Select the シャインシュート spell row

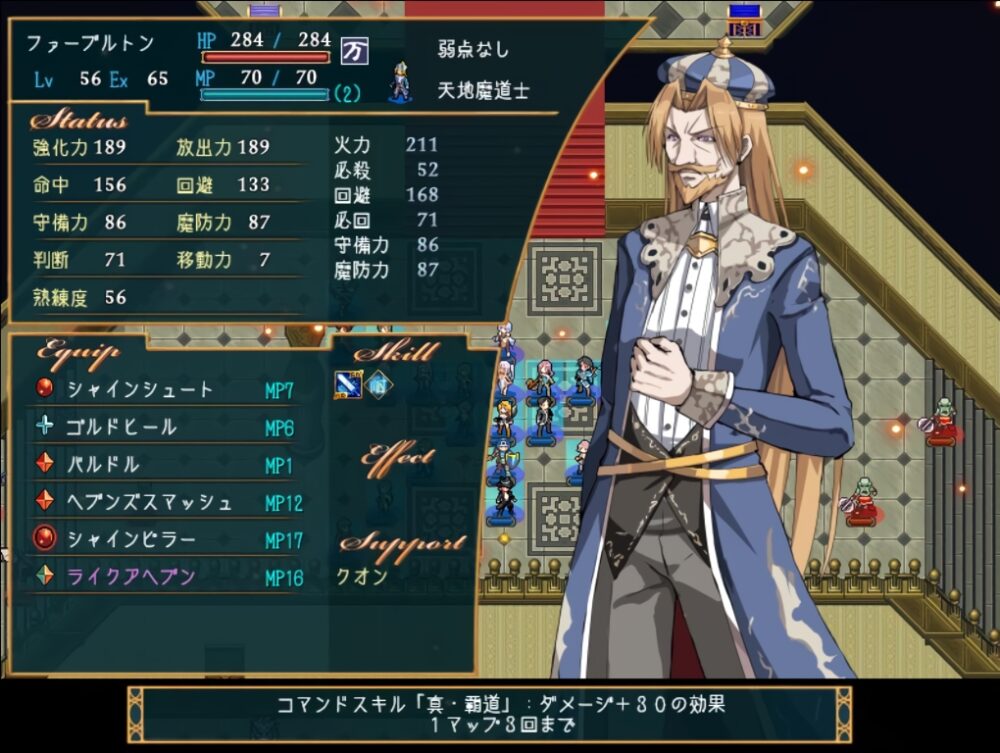[140, 390]
